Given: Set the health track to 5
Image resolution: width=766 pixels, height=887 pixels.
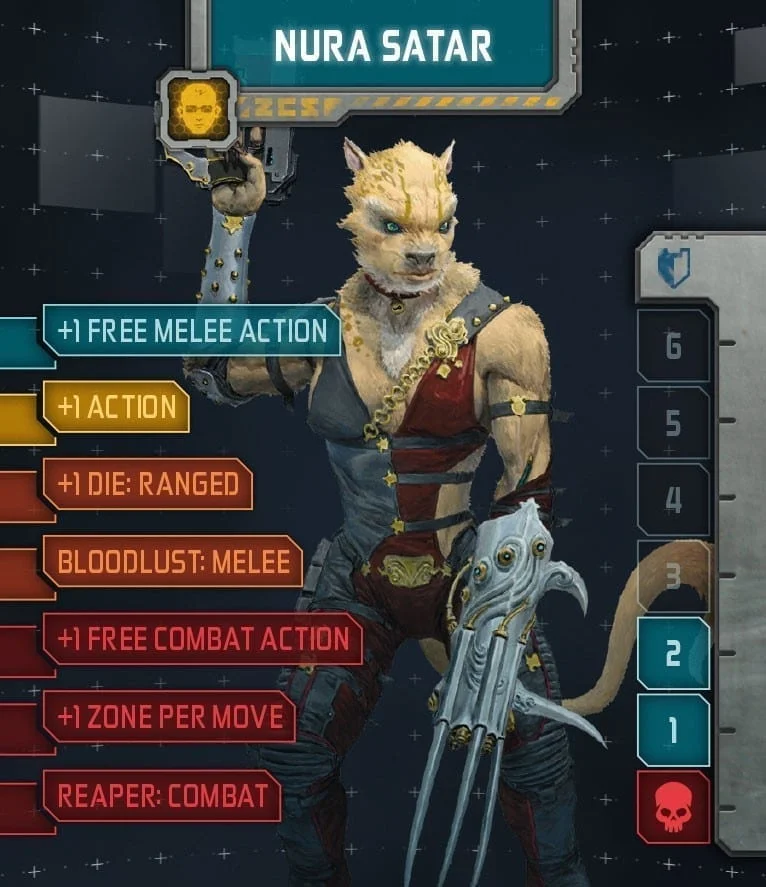Looking at the screenshot, I should point(673,423).
